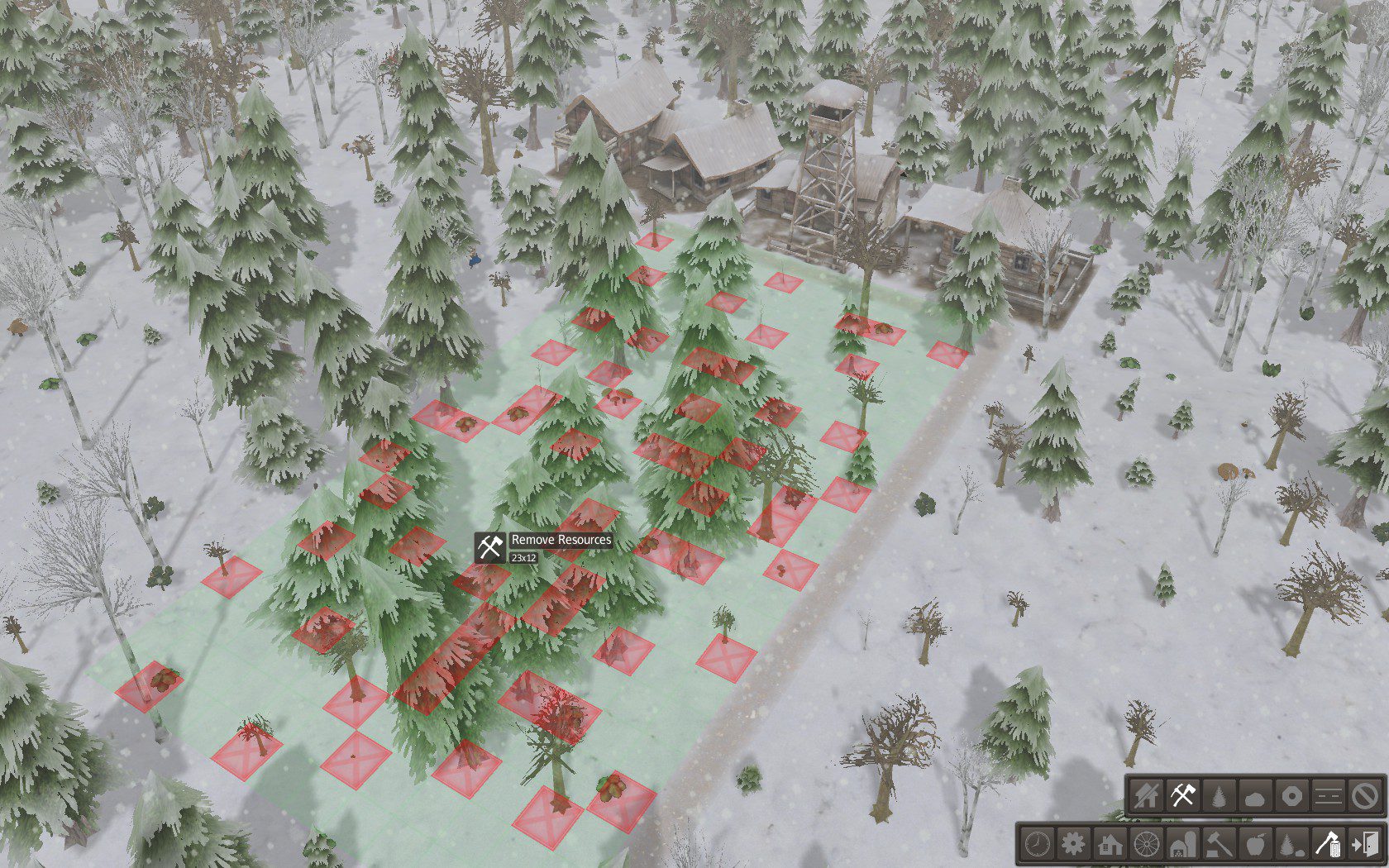1389x868 pixels.
Task: Click the cancel removal prohibition circle icon
Action: pos(1363,796)
